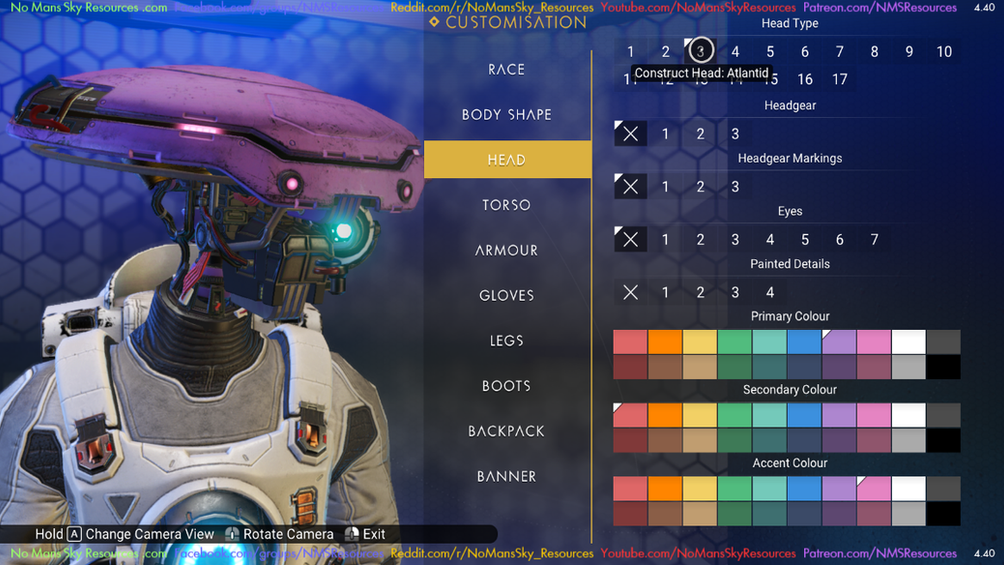Choose Head Type number 10
Image resolution: width=1004 pixels, height=565 pixels.
coord(944,52)
